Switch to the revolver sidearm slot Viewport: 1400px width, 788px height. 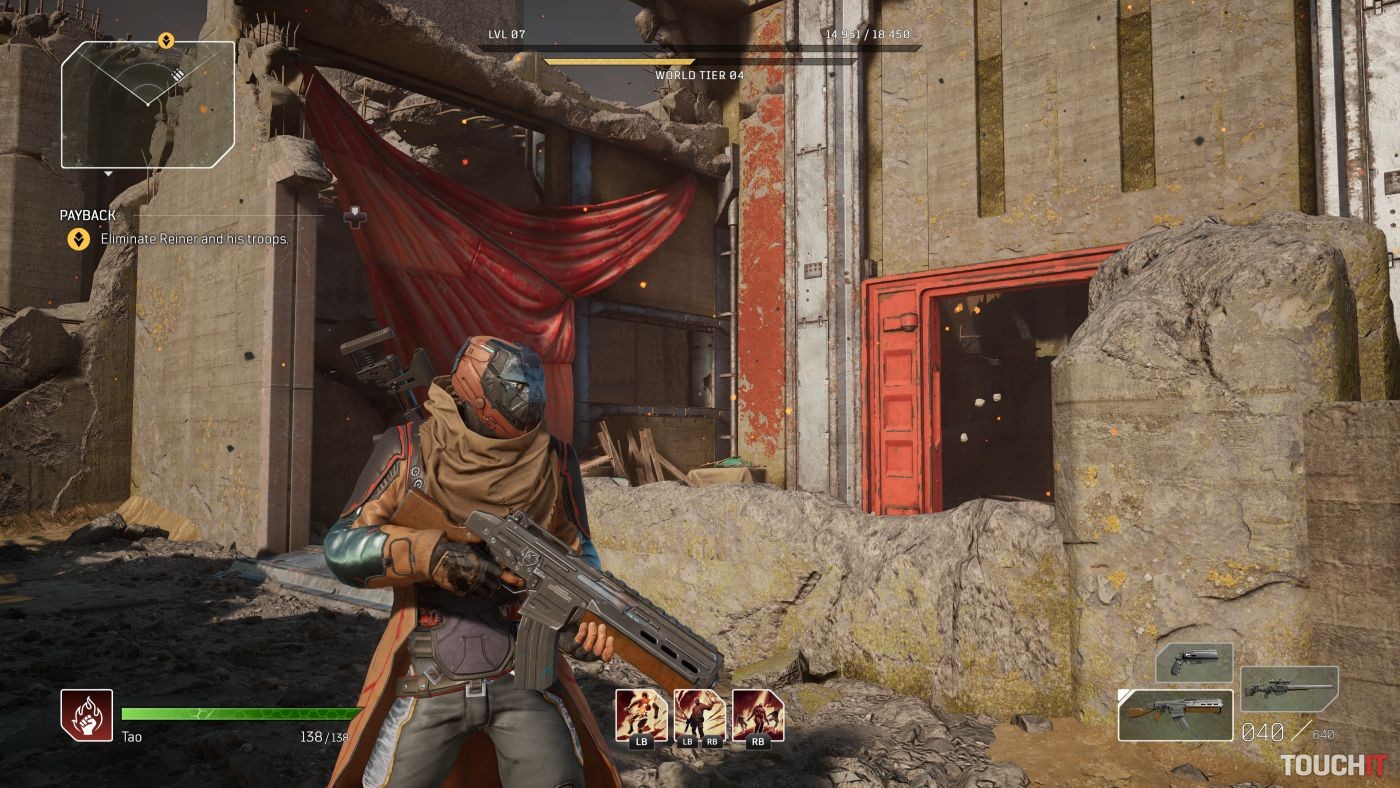point(1194,662)
